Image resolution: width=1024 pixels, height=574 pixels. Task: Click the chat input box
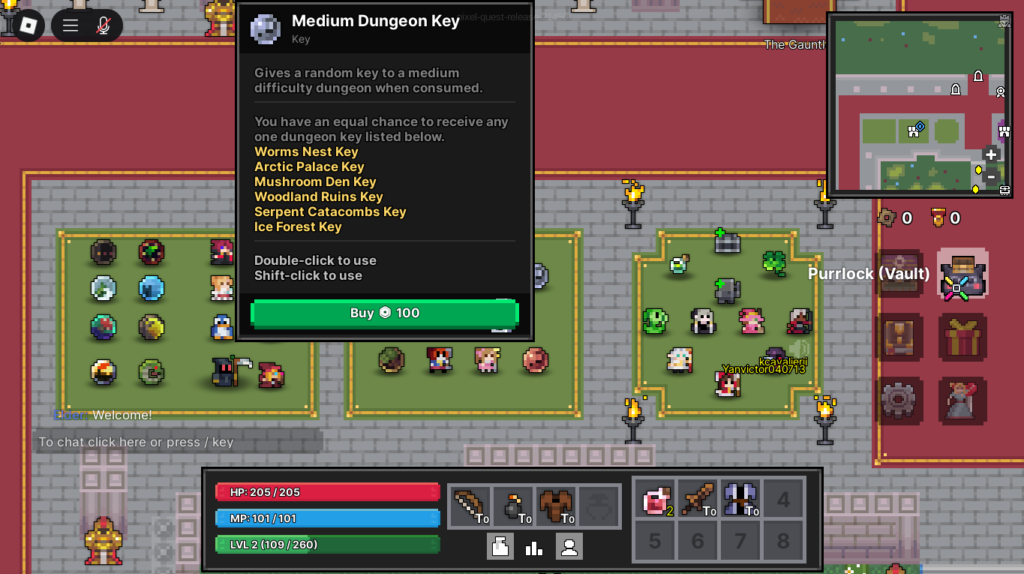178,442
